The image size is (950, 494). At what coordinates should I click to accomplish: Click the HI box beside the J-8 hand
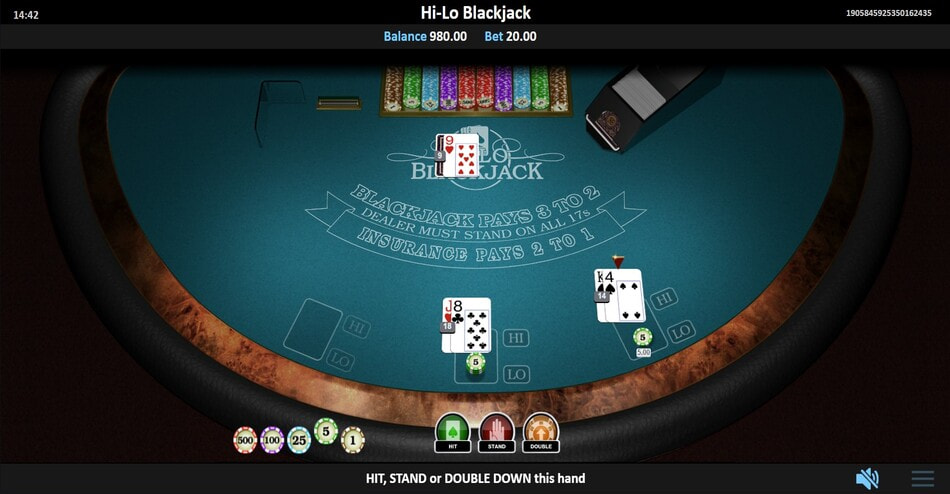516,338
